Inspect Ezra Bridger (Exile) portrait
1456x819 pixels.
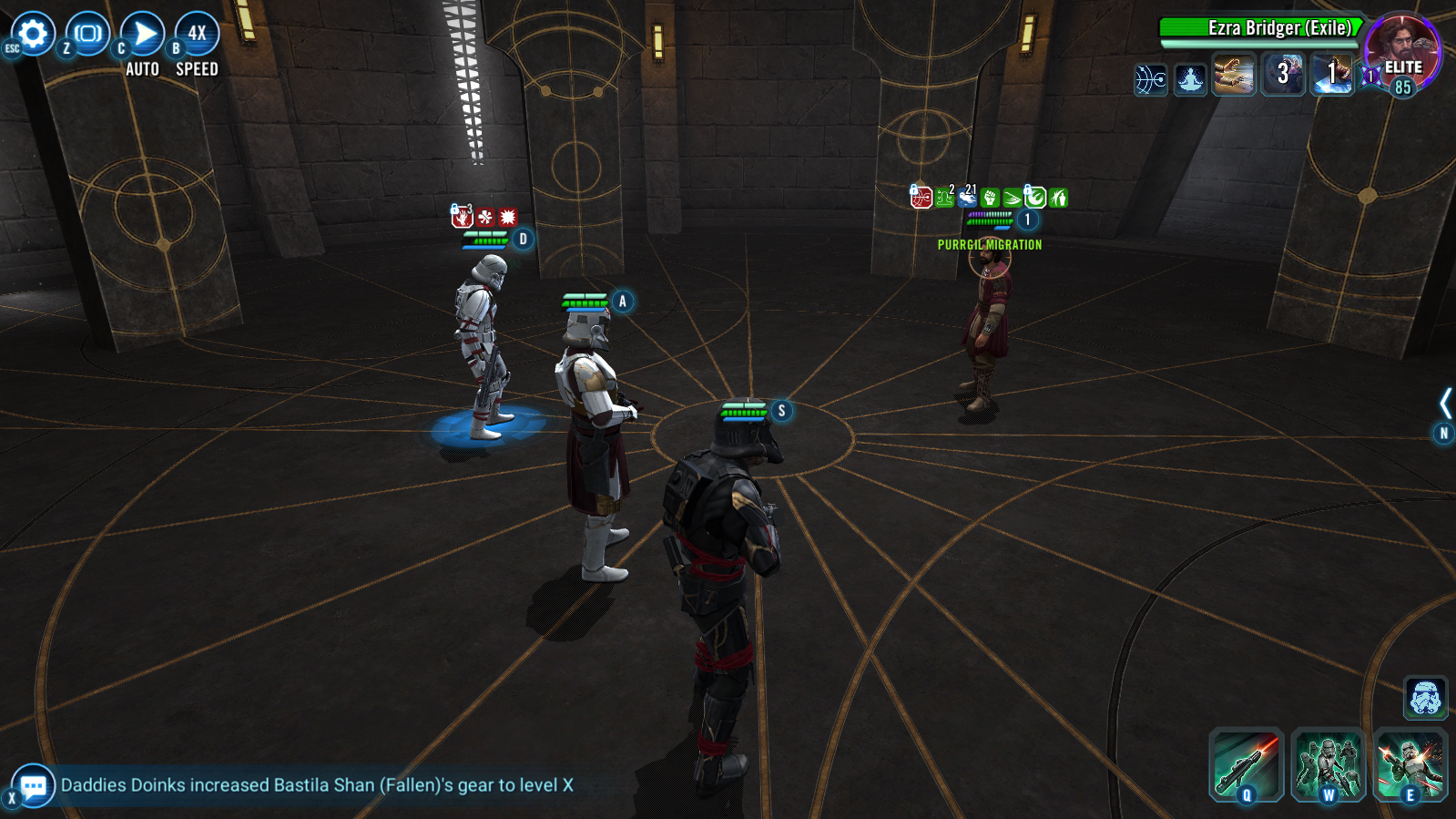point(1401,50)
